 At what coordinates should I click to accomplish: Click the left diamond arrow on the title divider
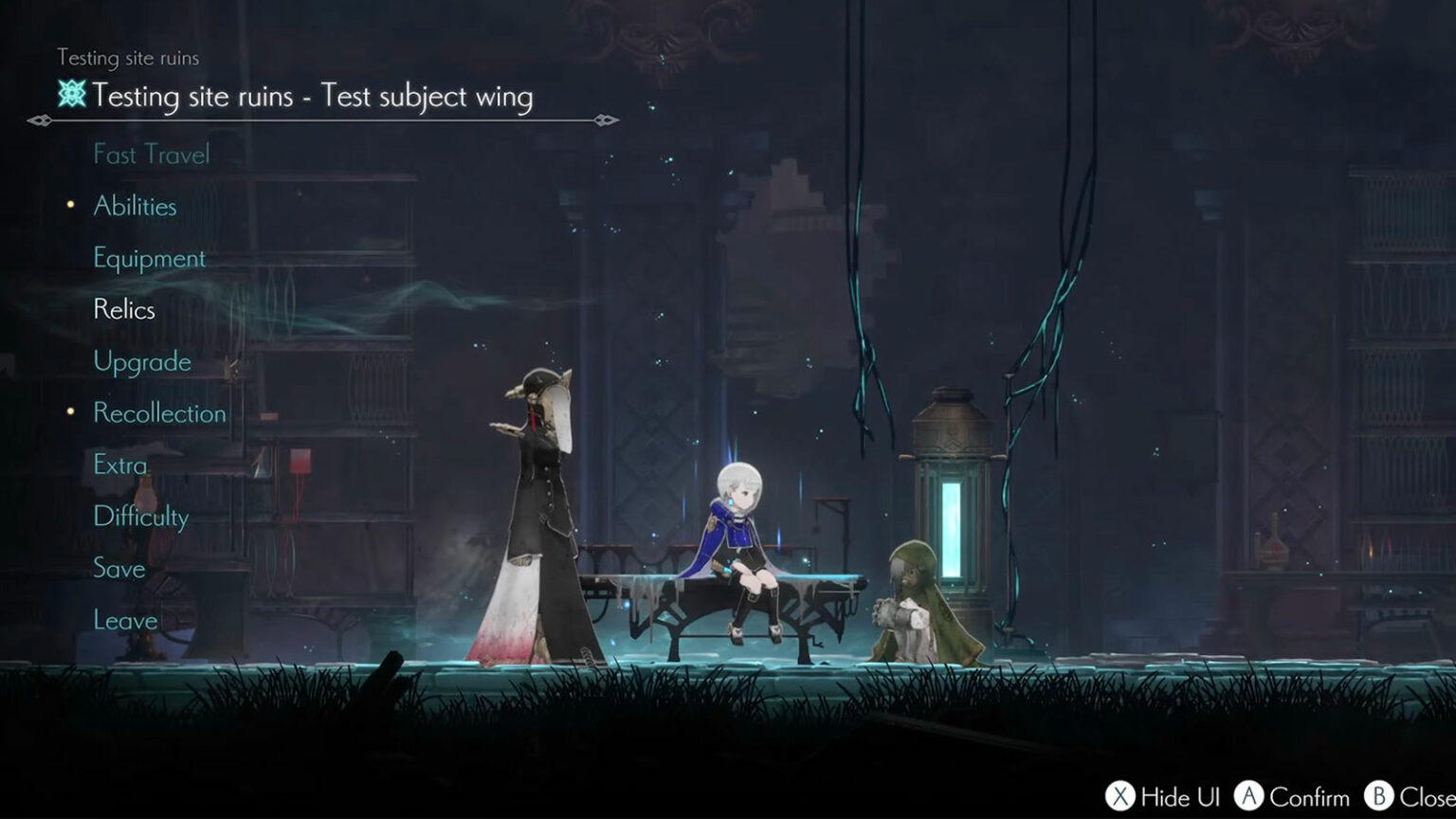(x=39, y=121)
